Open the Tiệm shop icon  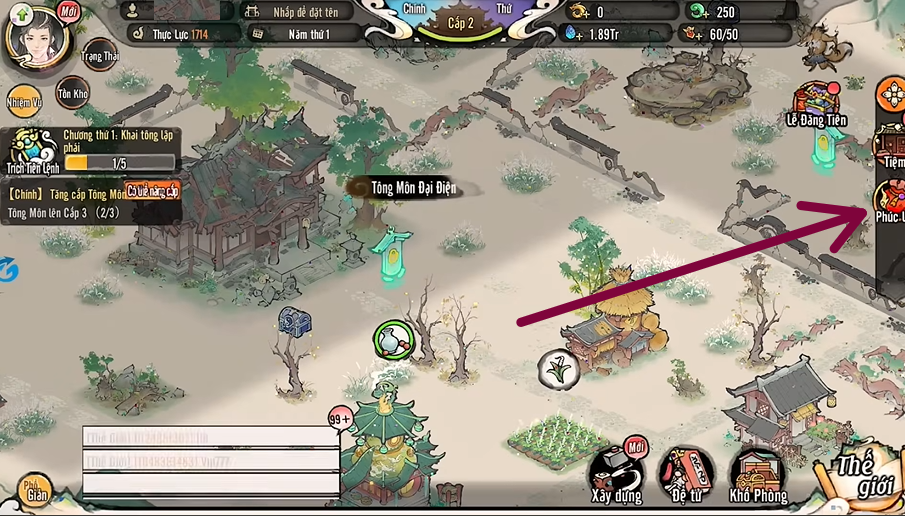click(x=891, y=146)
